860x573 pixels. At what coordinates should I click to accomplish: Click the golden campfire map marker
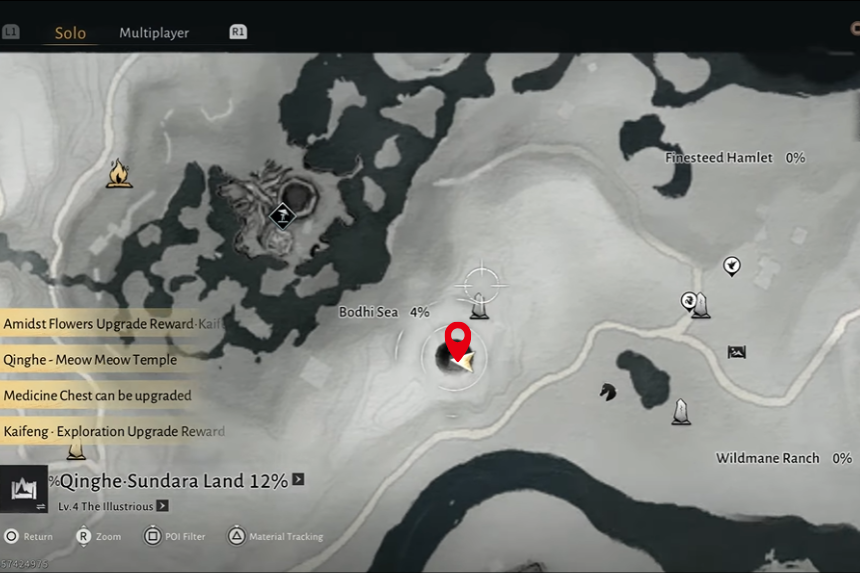click(120, 175)
